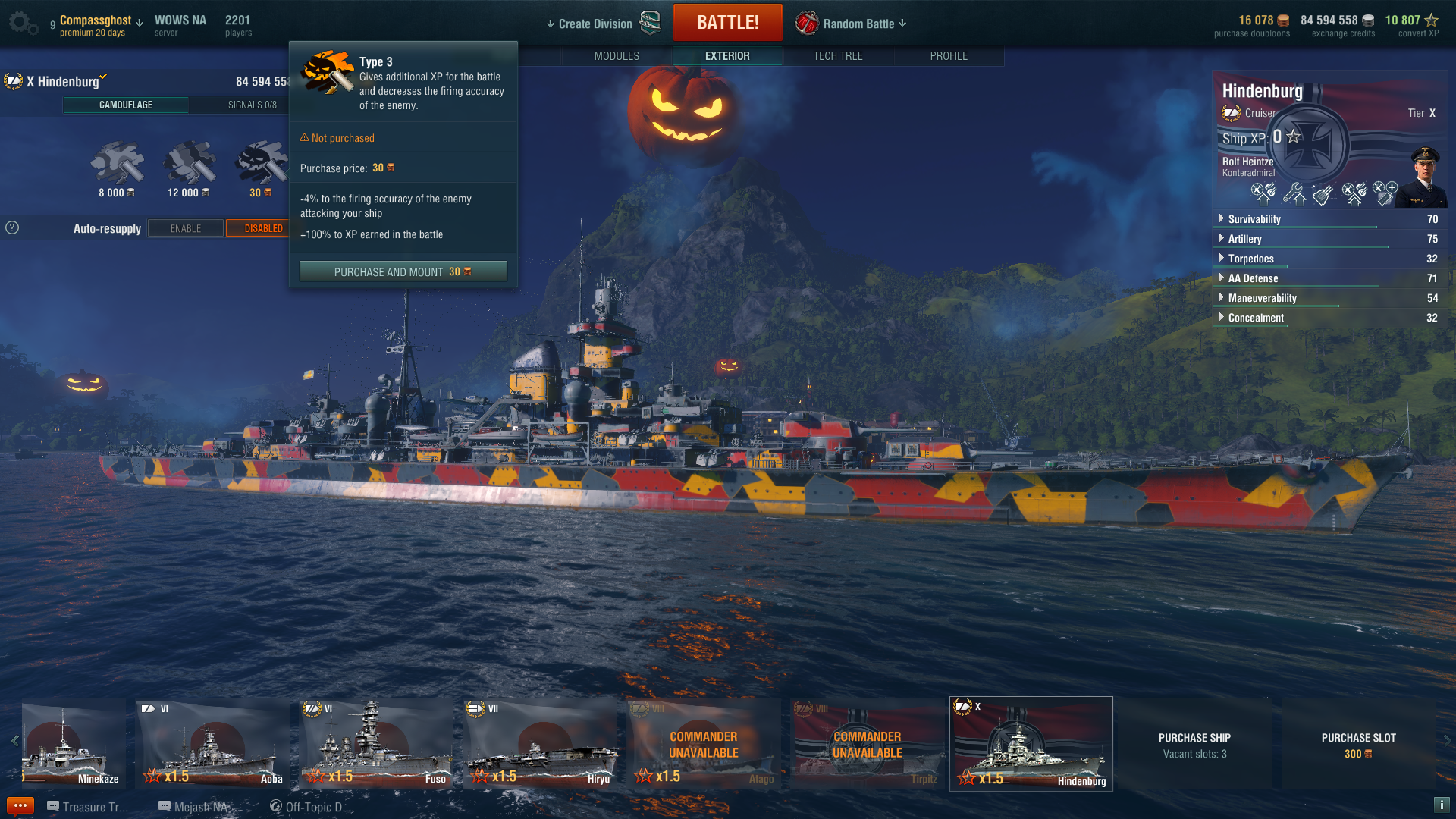The width and height of the screenshot is (1456, 819).
Task: Open the Purchase Ship tile
Action: pos(1194,744)
